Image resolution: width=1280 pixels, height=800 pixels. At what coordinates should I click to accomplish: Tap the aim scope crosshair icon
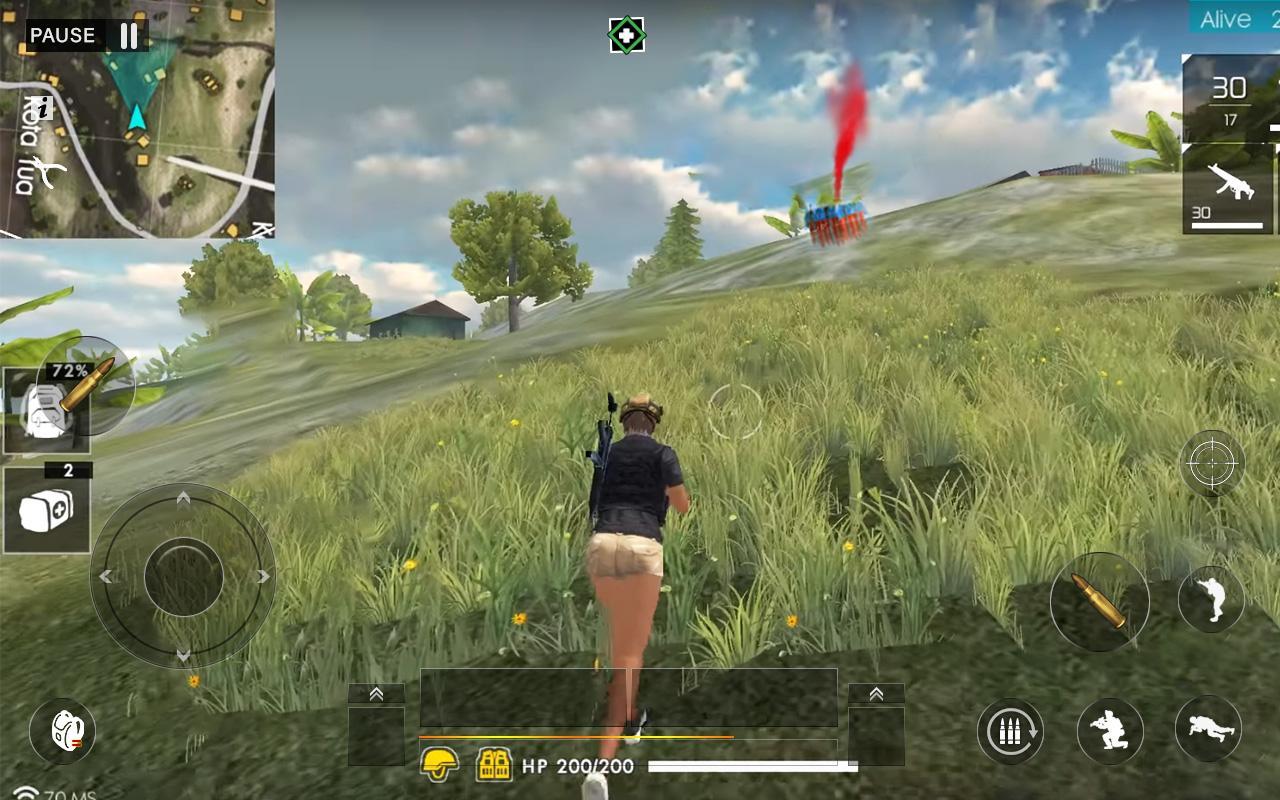pyautogui.click(x=1210, y=463)
